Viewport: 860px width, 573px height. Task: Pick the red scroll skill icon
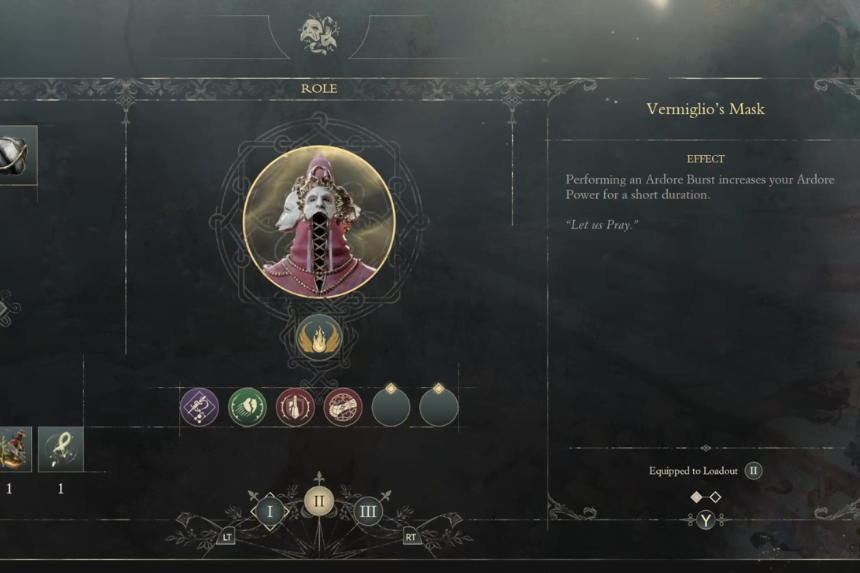tap(343, 407)
